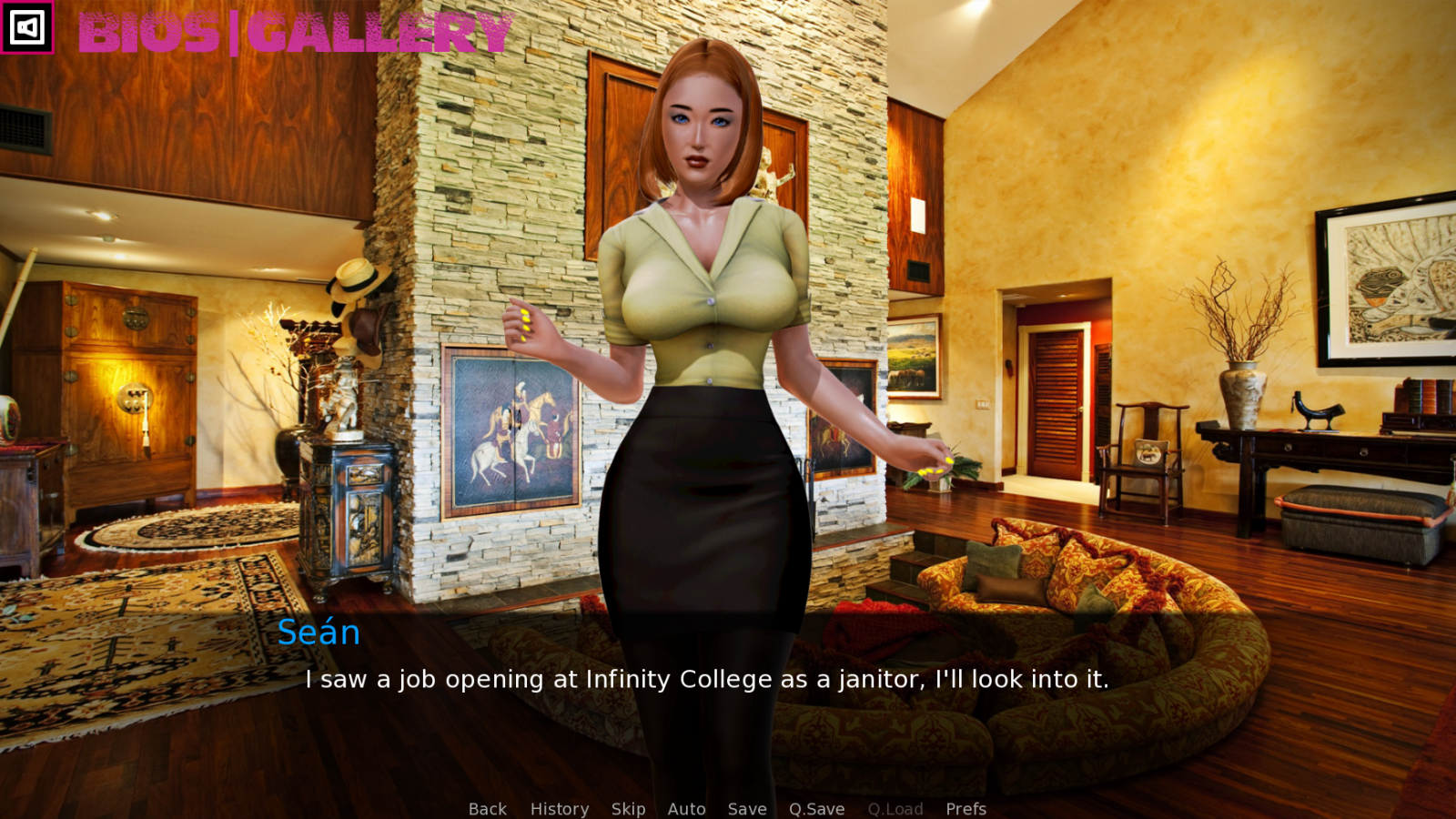Click the Back button in quick menu
This screenshot has height=819, width=1456.
488,808
